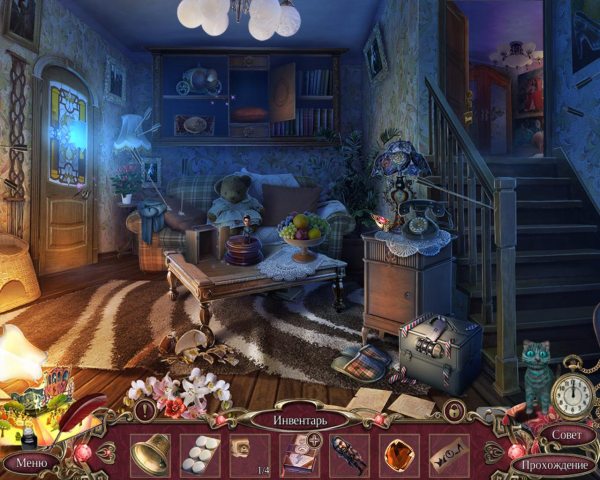Open the Меню button
The image size is (600, 480).
31,463
